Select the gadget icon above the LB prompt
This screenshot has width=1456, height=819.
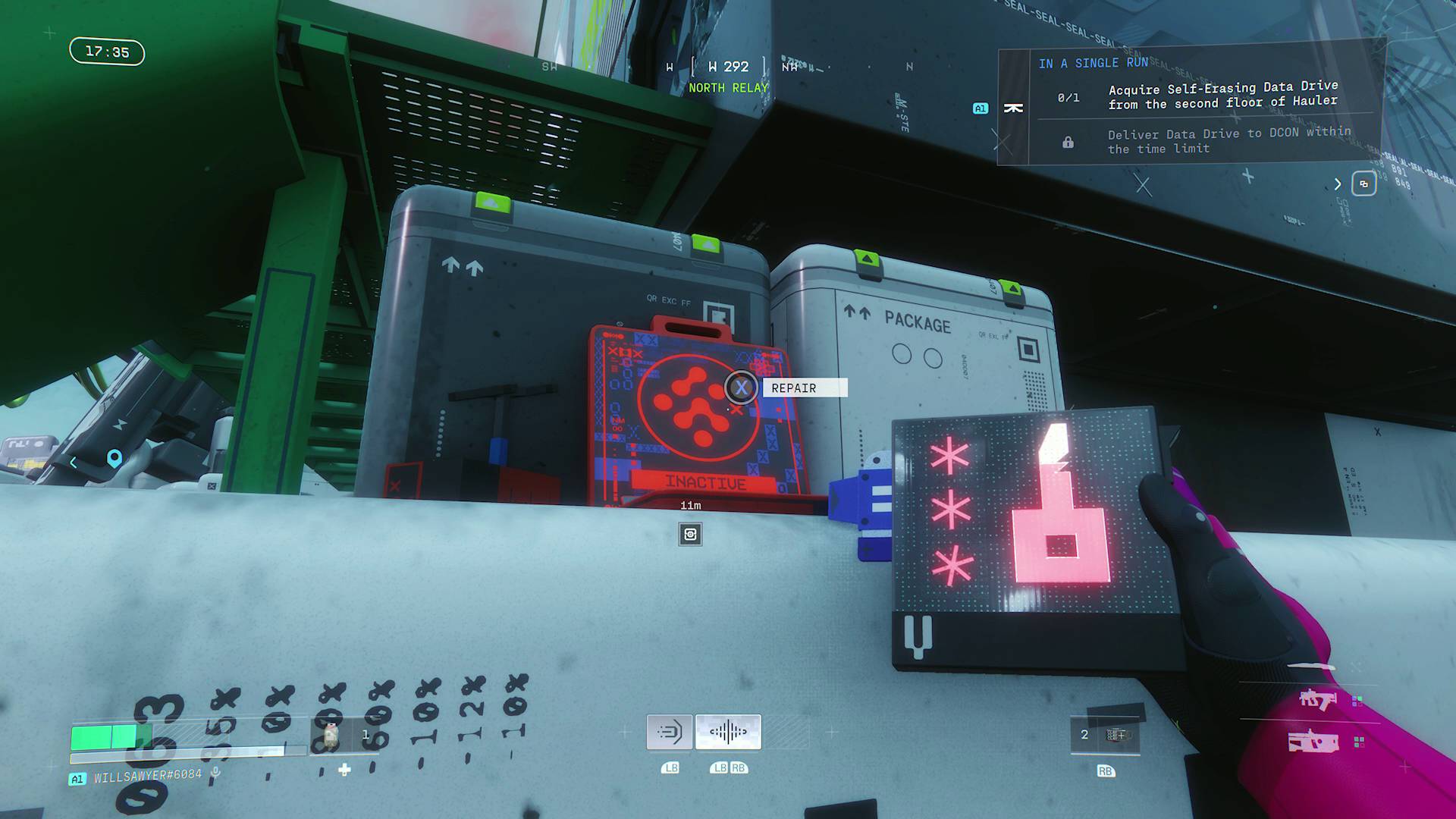click(x=670, y=731)
